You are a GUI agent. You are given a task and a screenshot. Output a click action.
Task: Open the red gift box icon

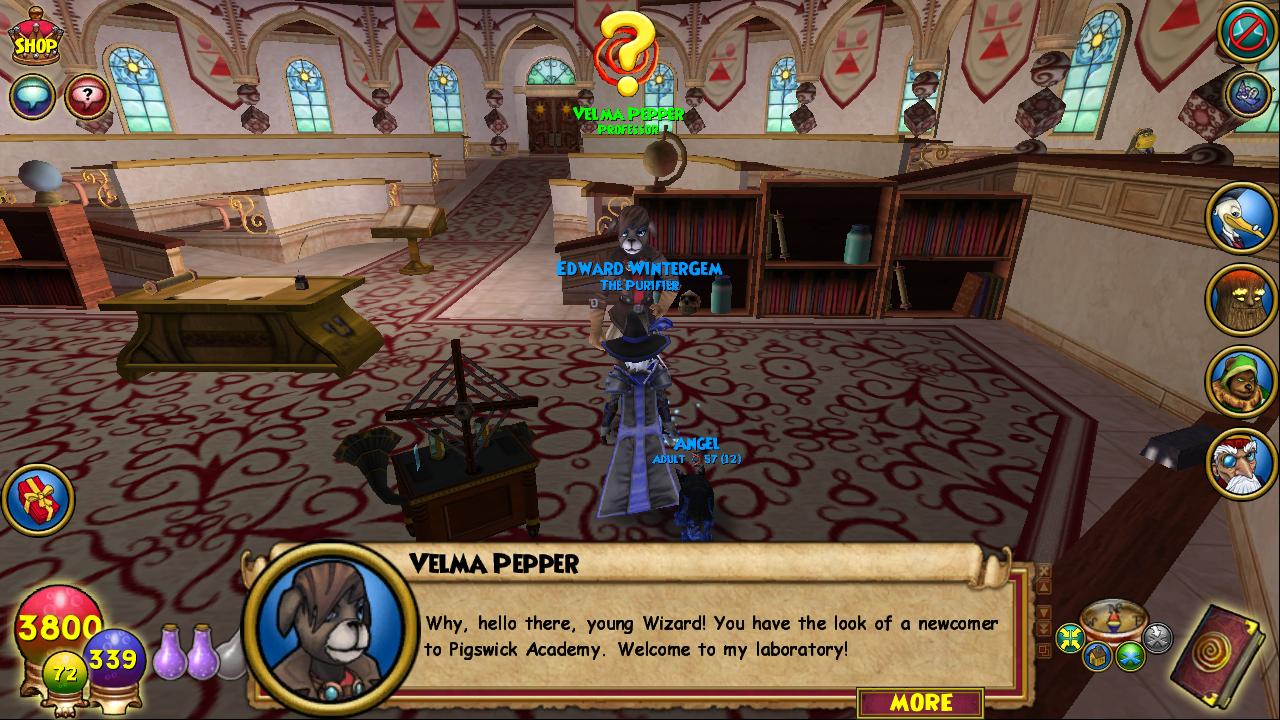coord(38,499)
